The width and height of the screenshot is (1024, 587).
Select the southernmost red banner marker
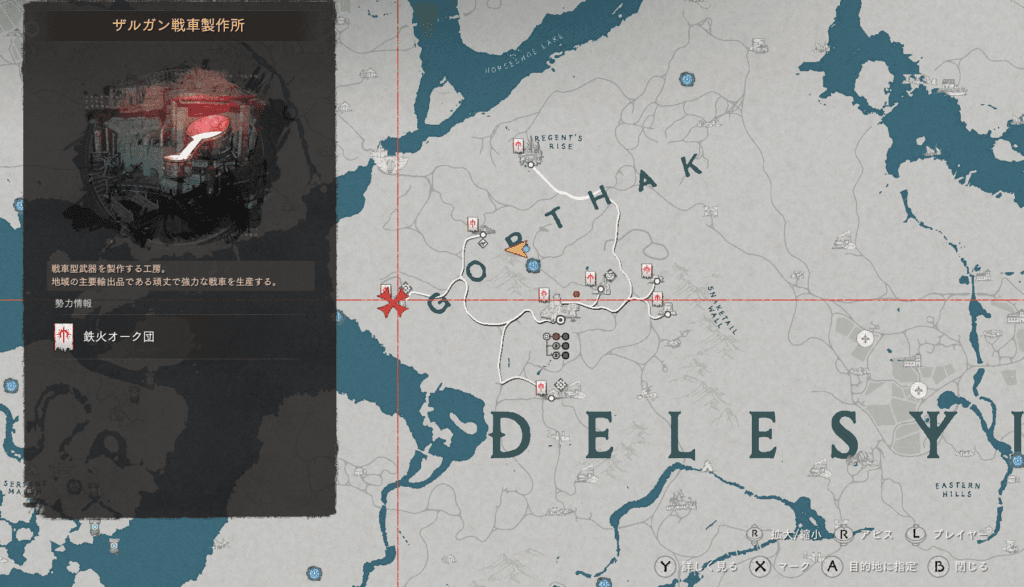point(541,388)
